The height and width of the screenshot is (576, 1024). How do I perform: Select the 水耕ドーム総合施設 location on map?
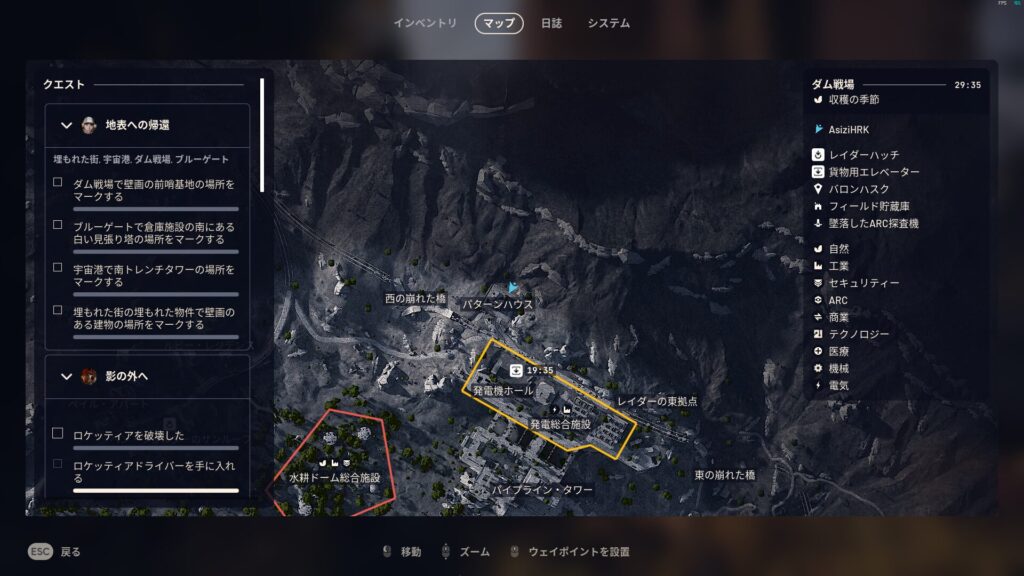click(335, 478)
